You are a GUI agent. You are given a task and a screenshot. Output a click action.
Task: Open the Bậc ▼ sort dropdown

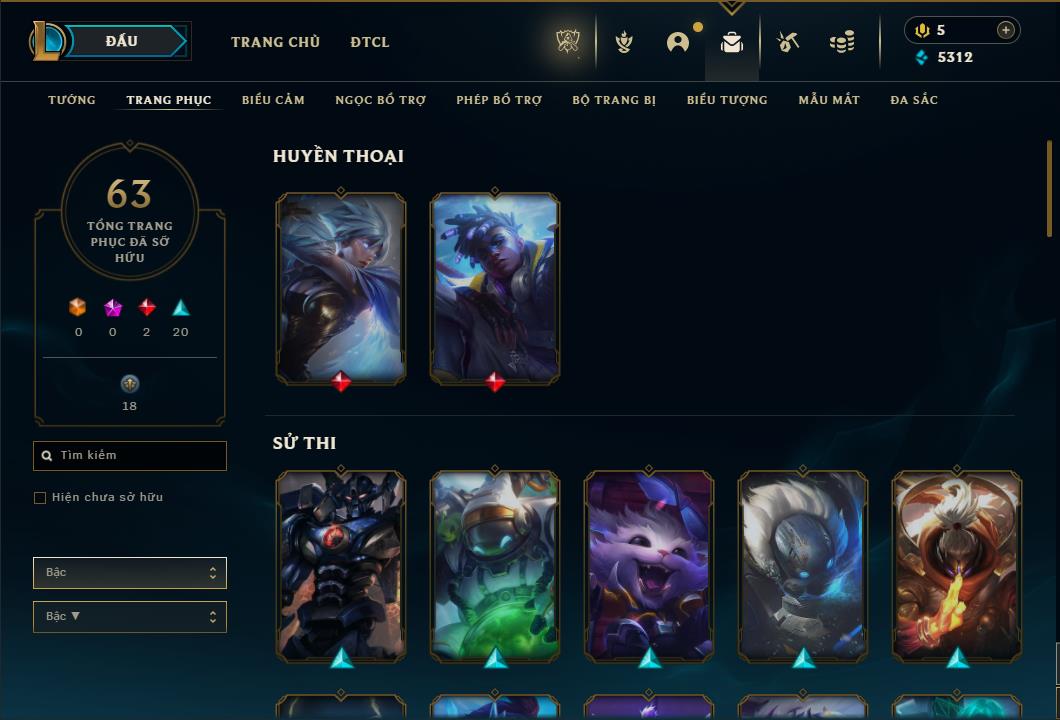point(130,617)
